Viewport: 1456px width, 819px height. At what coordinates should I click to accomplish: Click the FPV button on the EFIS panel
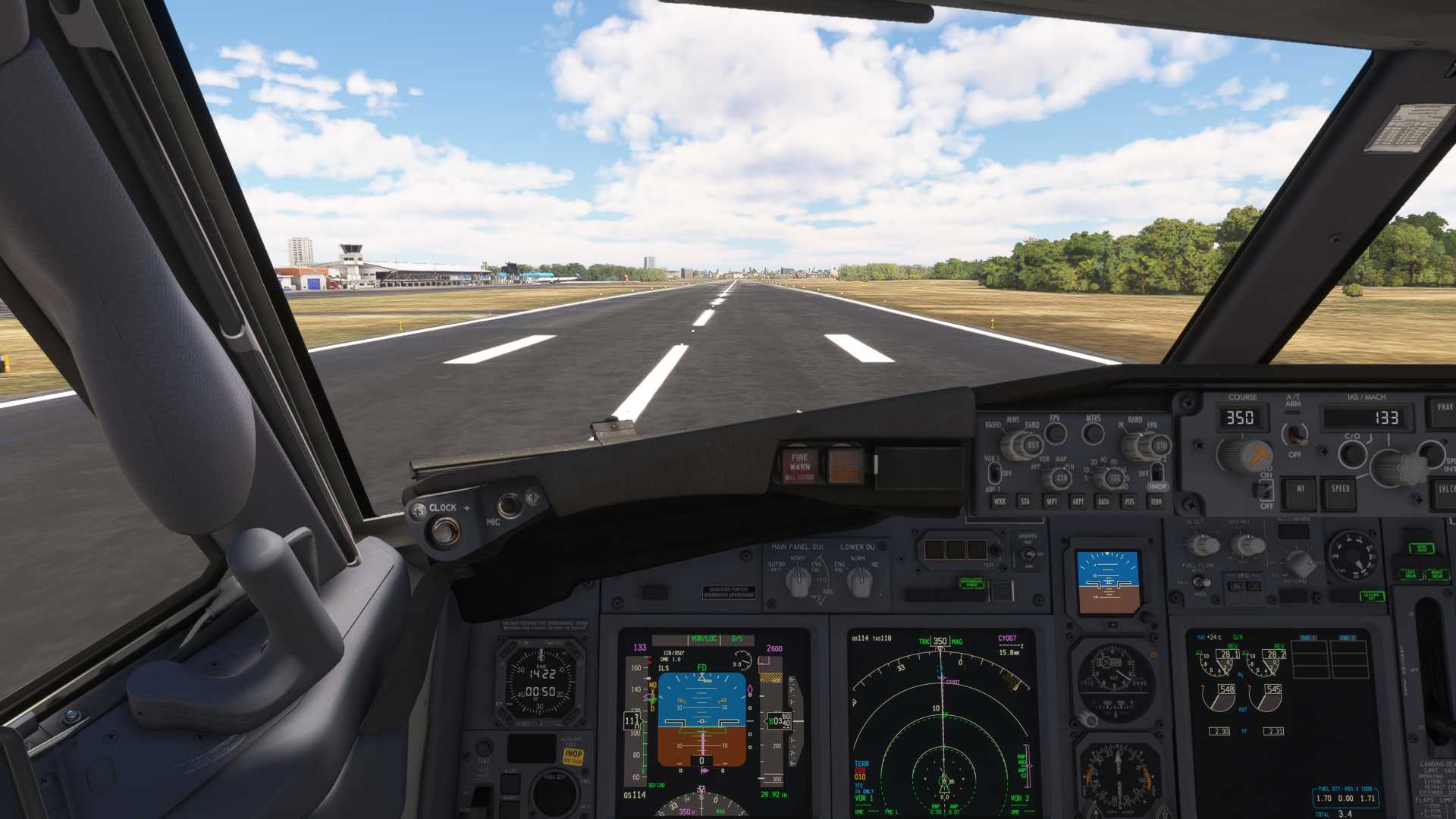coord(1056,434)
